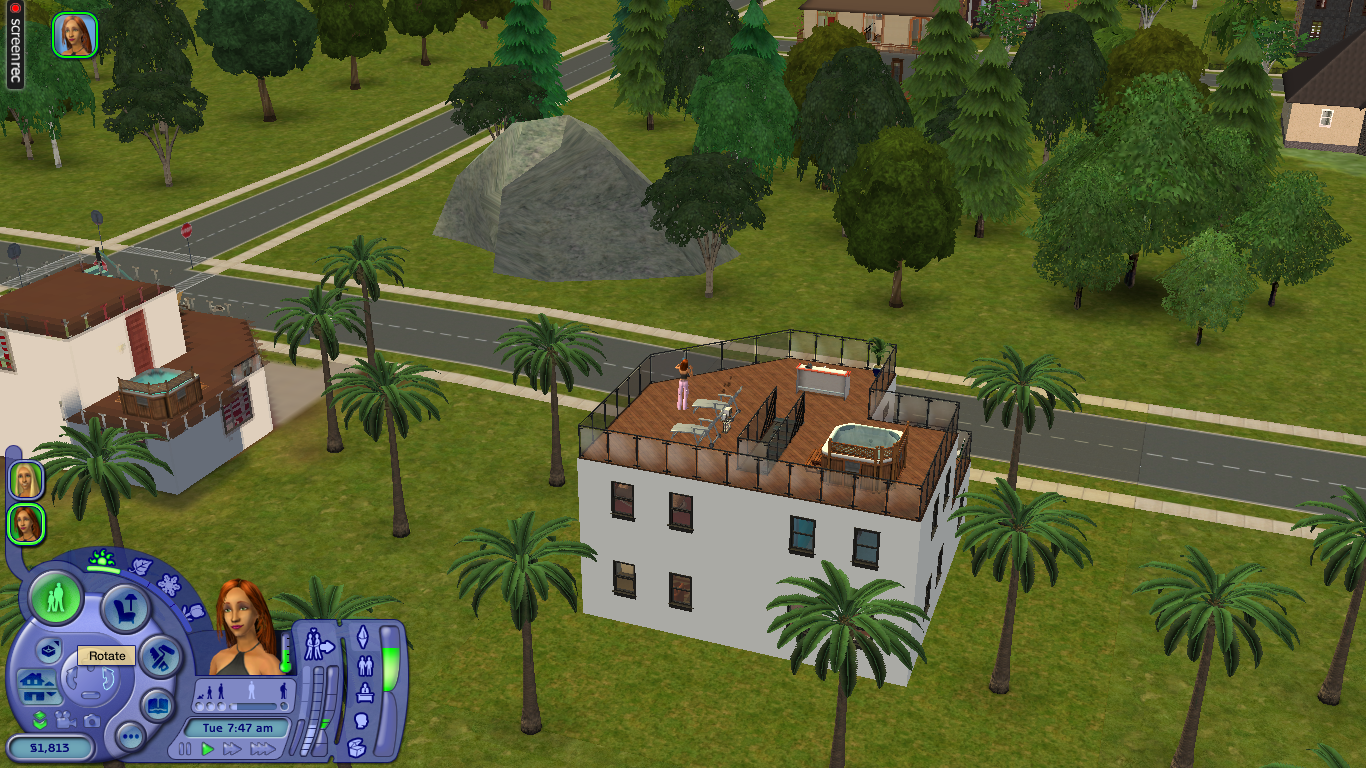1366x768 pixels.
Task: Select the blonde Sim portrait in sidebar
Action: pyautogui.click(x=25, y=480)
